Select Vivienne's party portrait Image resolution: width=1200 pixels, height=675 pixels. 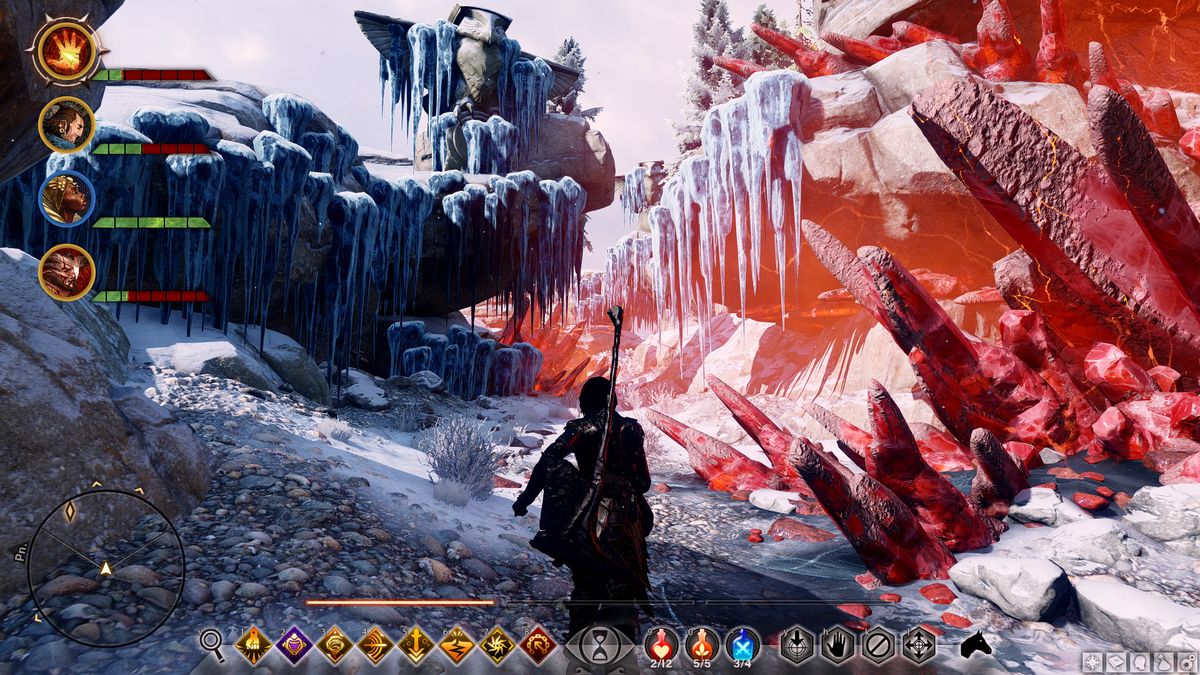pyautogui.click(x=66, y=198)
